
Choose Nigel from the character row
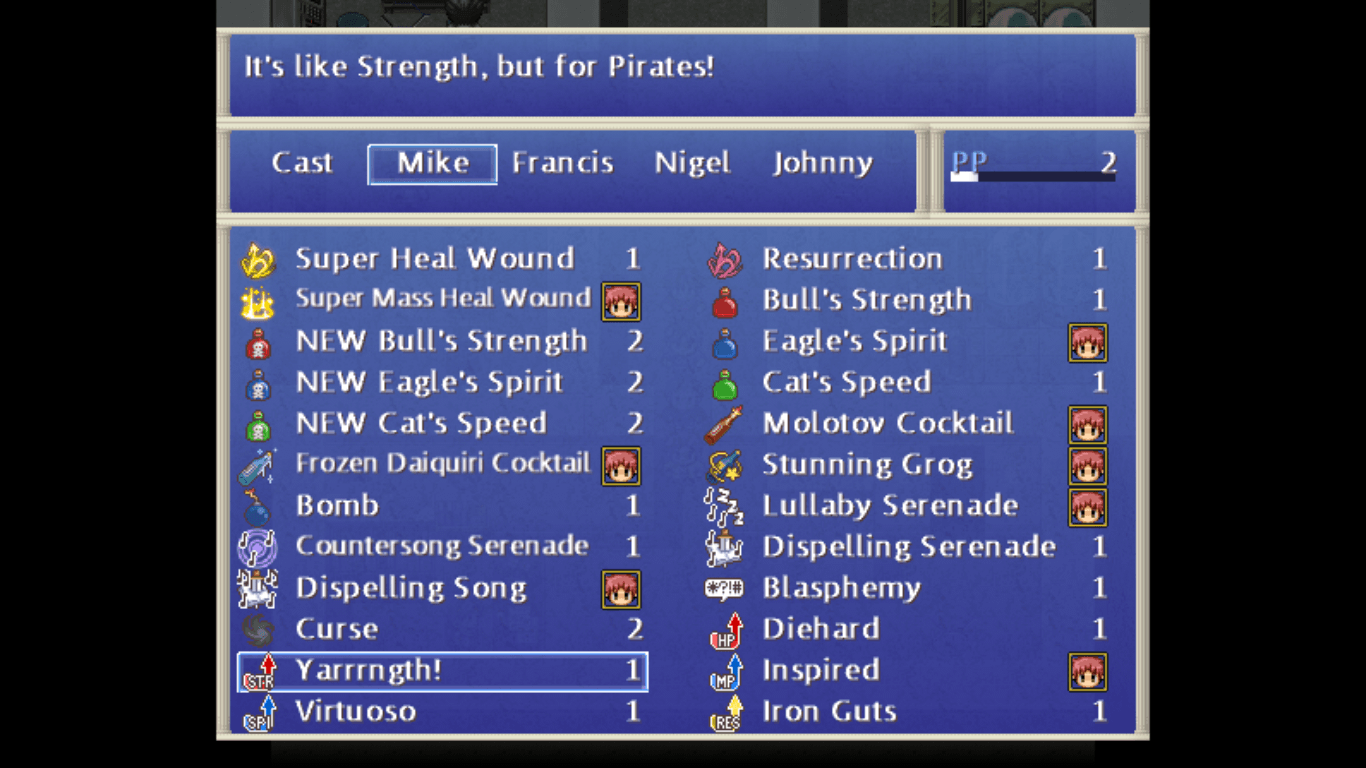692,163
